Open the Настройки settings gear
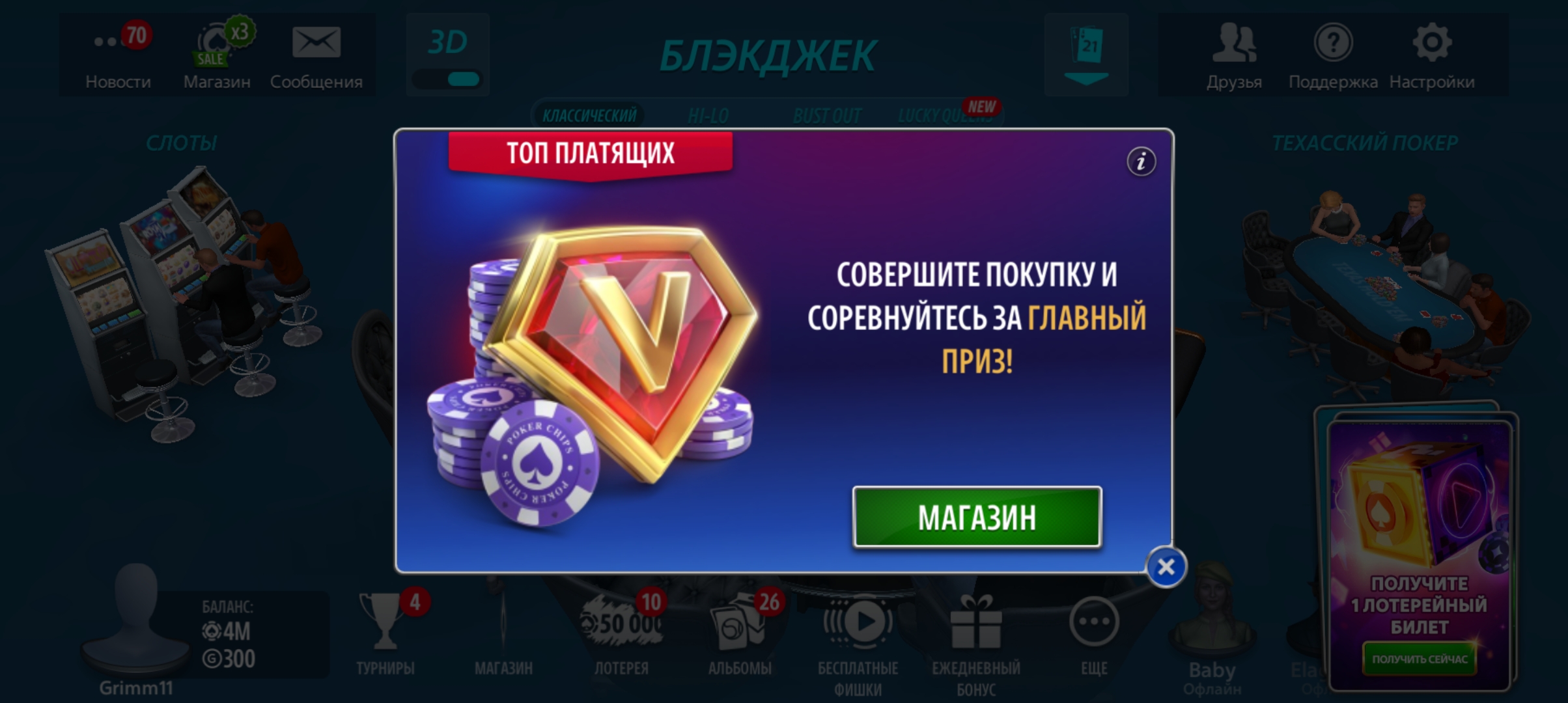 pos(1431,42)
